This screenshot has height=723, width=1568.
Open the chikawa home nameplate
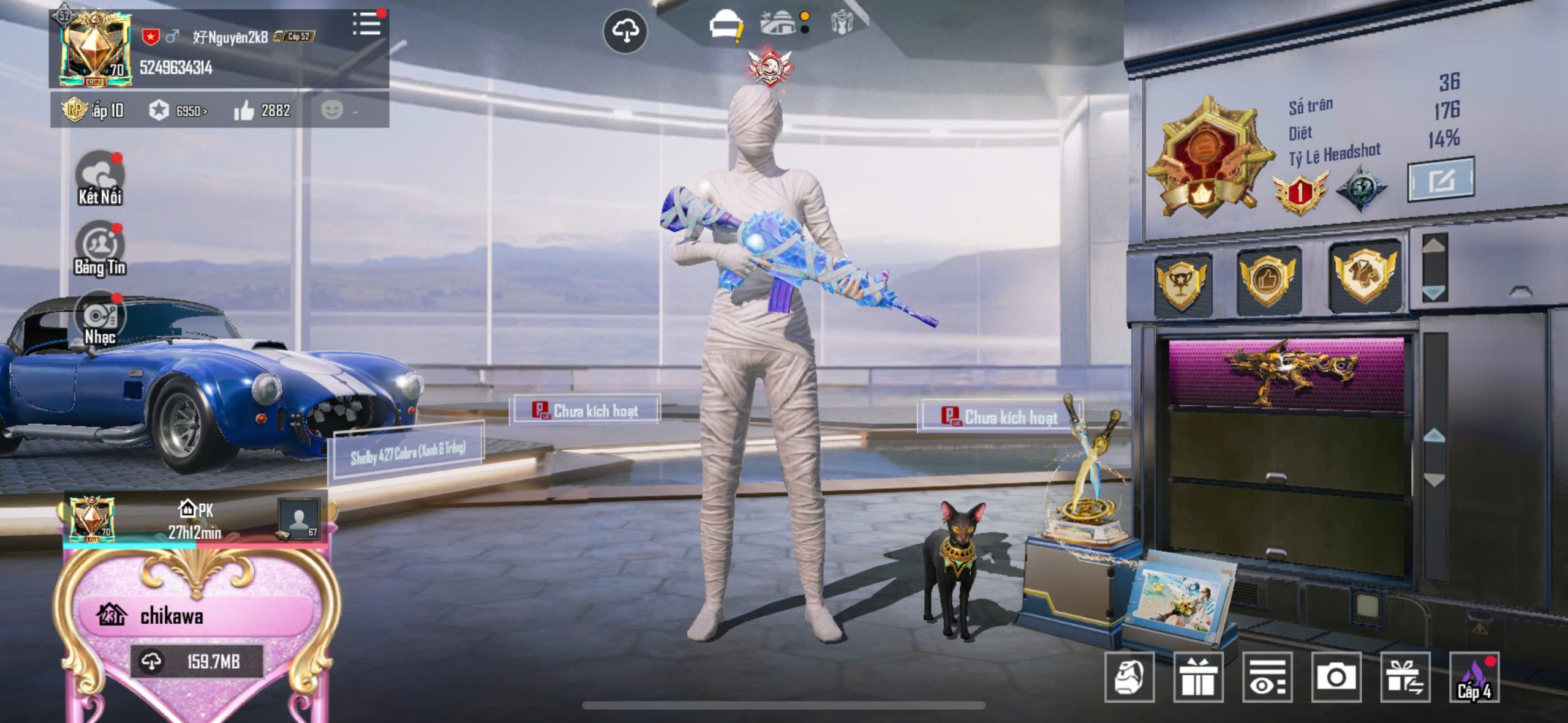coord(171,616)
